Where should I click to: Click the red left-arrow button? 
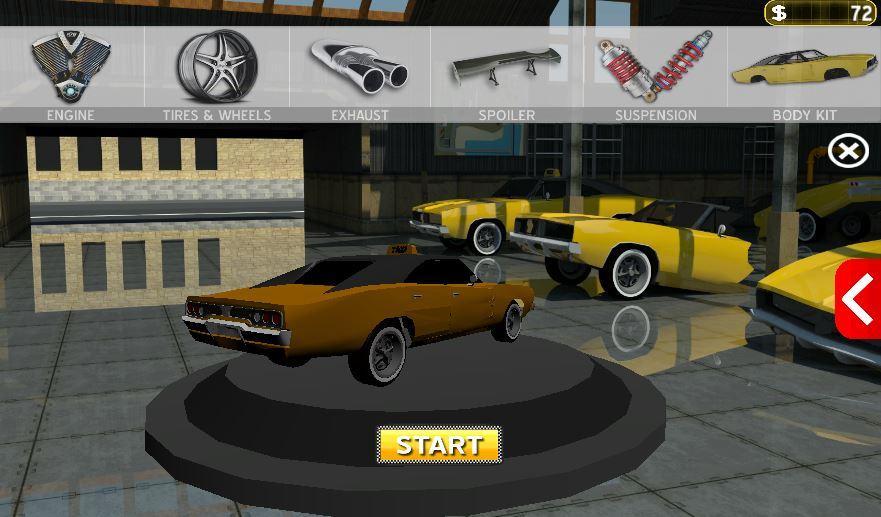(858, 299)
